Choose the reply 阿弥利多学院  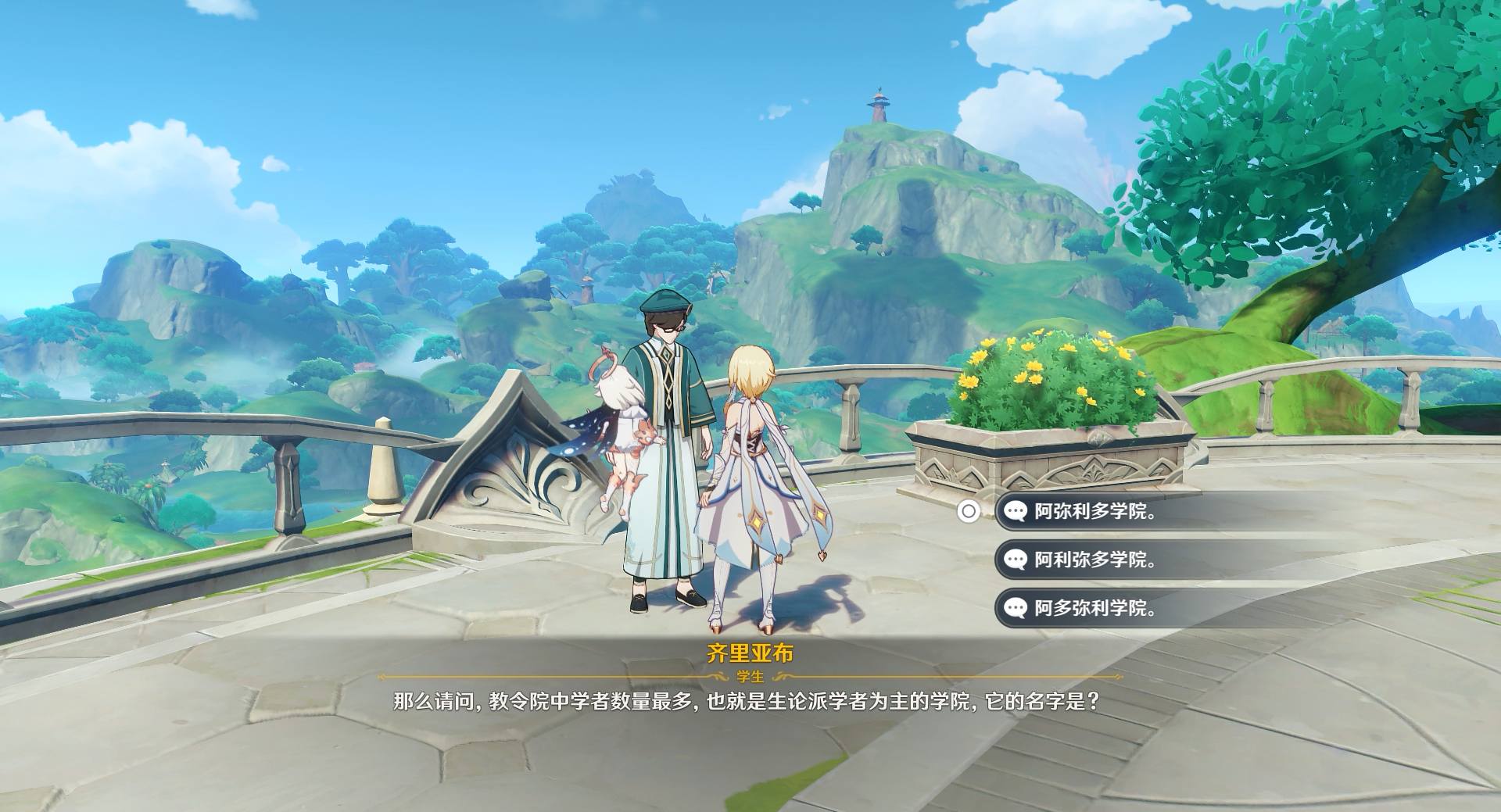1094,512
